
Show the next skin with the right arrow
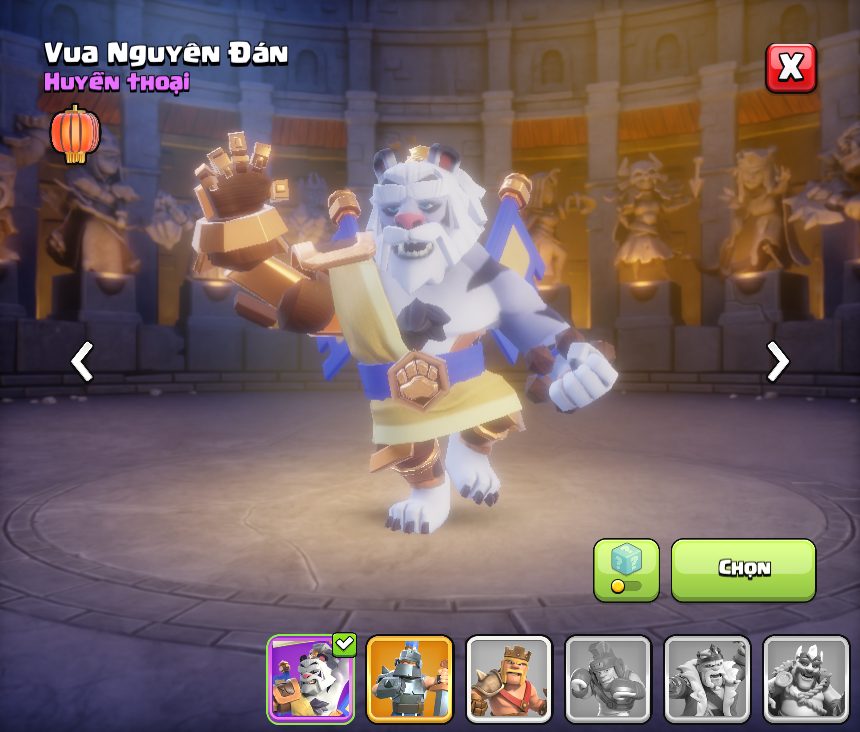point(777,362)
